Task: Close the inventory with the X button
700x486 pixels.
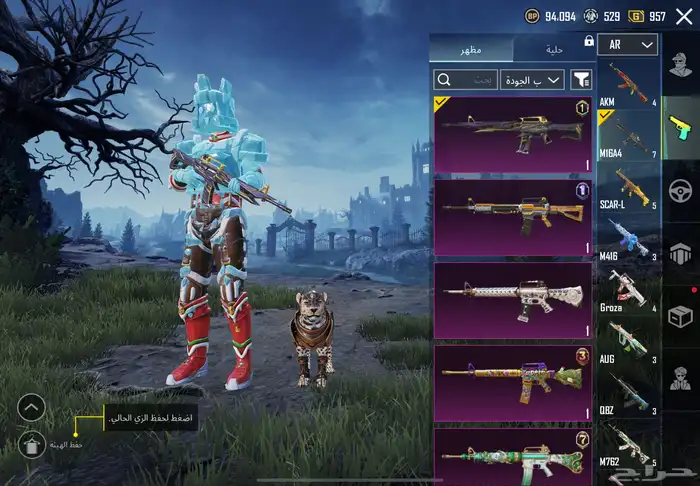Action: [x=681, y=15]
